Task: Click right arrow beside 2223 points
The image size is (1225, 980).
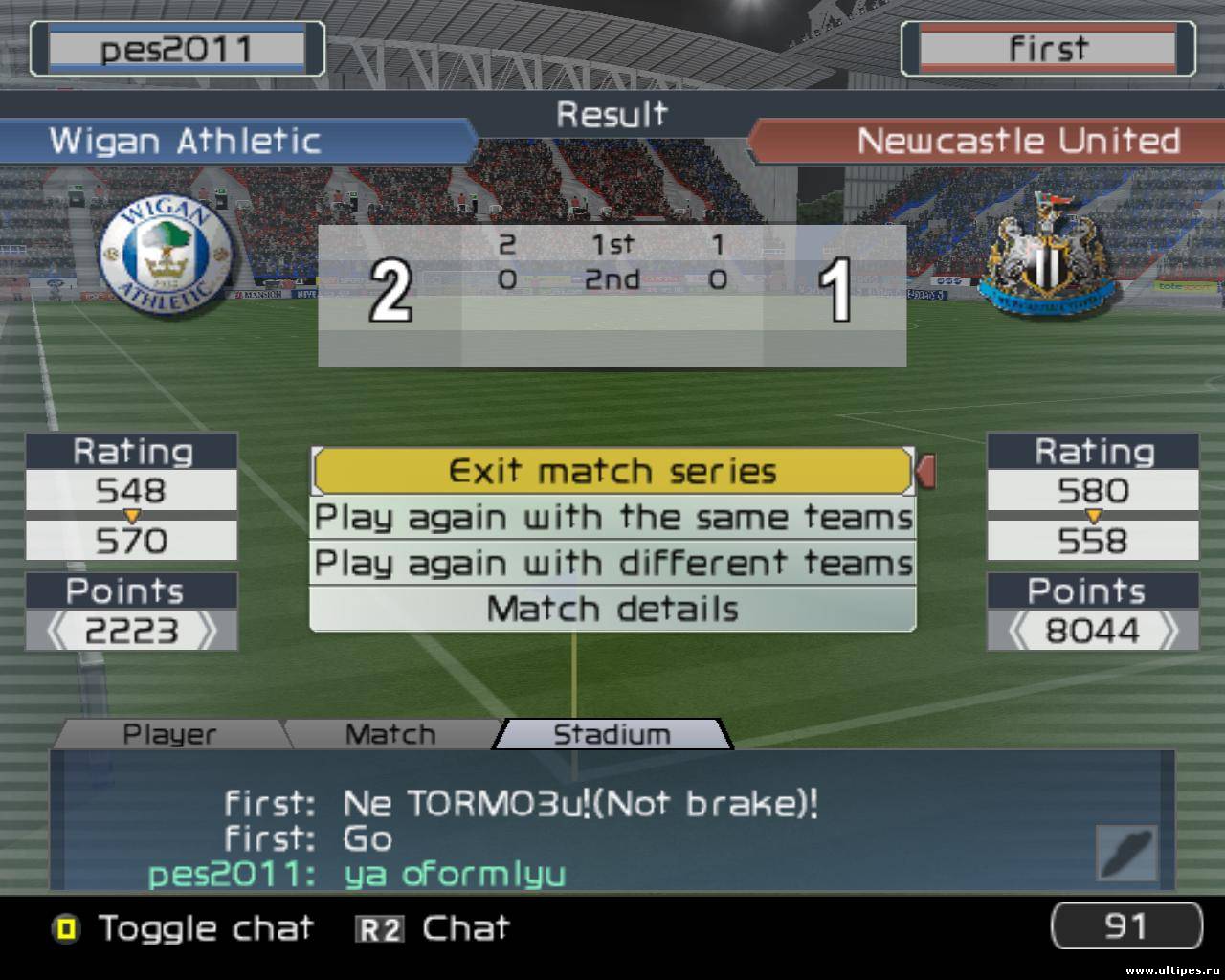Action: click(207, 632)
